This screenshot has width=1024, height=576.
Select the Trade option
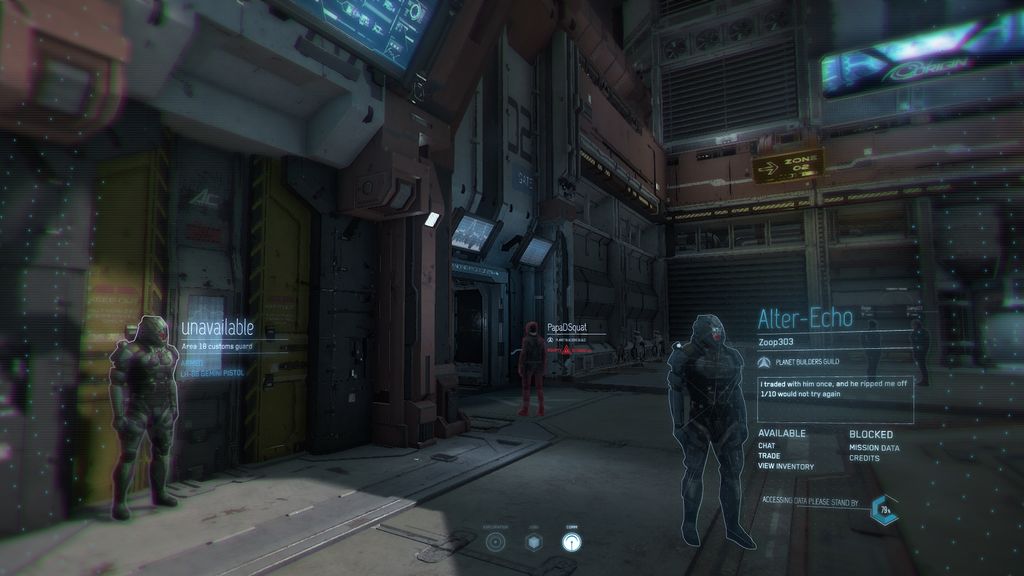[769, 456]
